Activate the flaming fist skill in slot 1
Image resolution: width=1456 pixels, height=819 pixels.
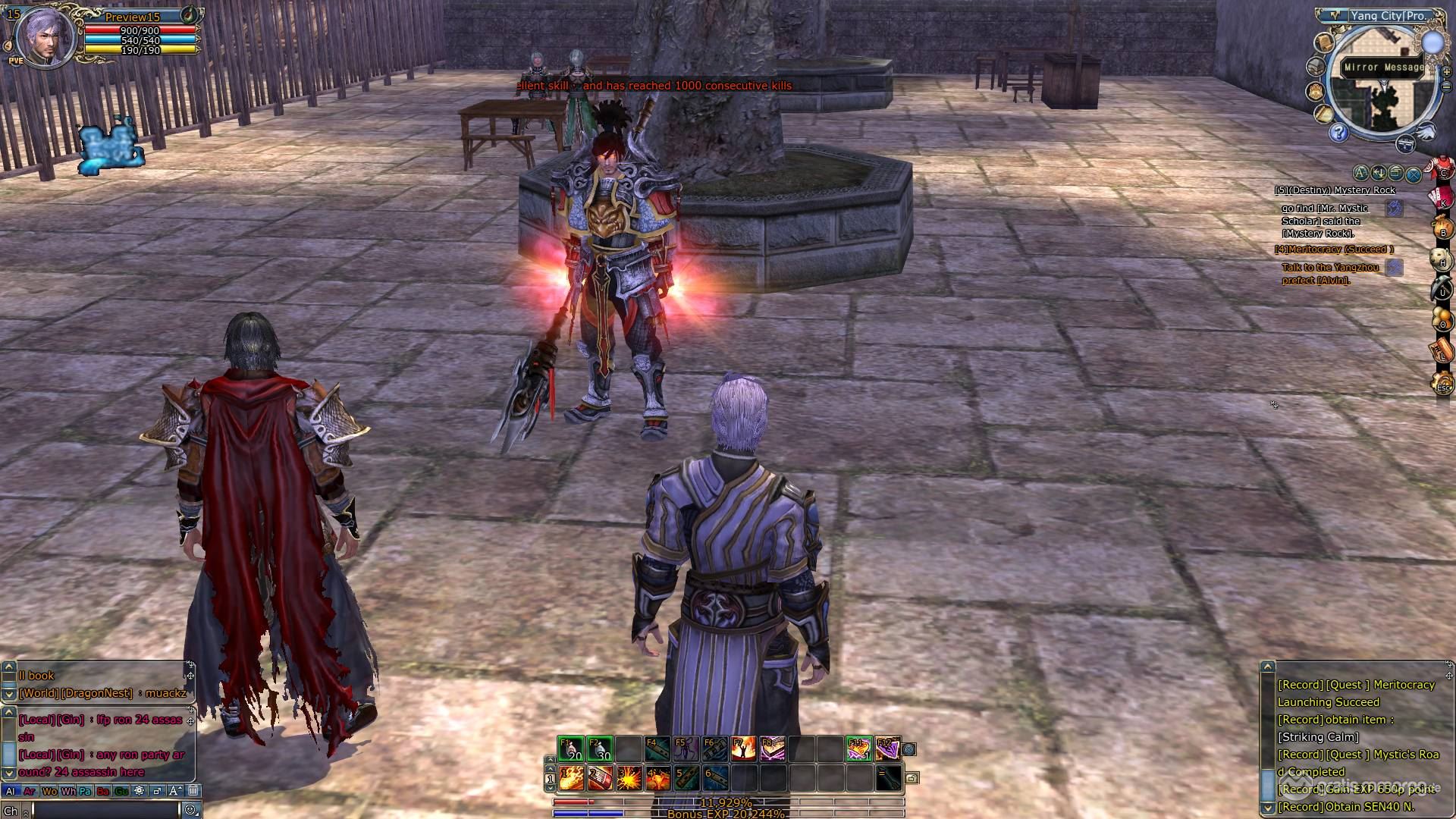pyautogui.click(x=571, y=778)
